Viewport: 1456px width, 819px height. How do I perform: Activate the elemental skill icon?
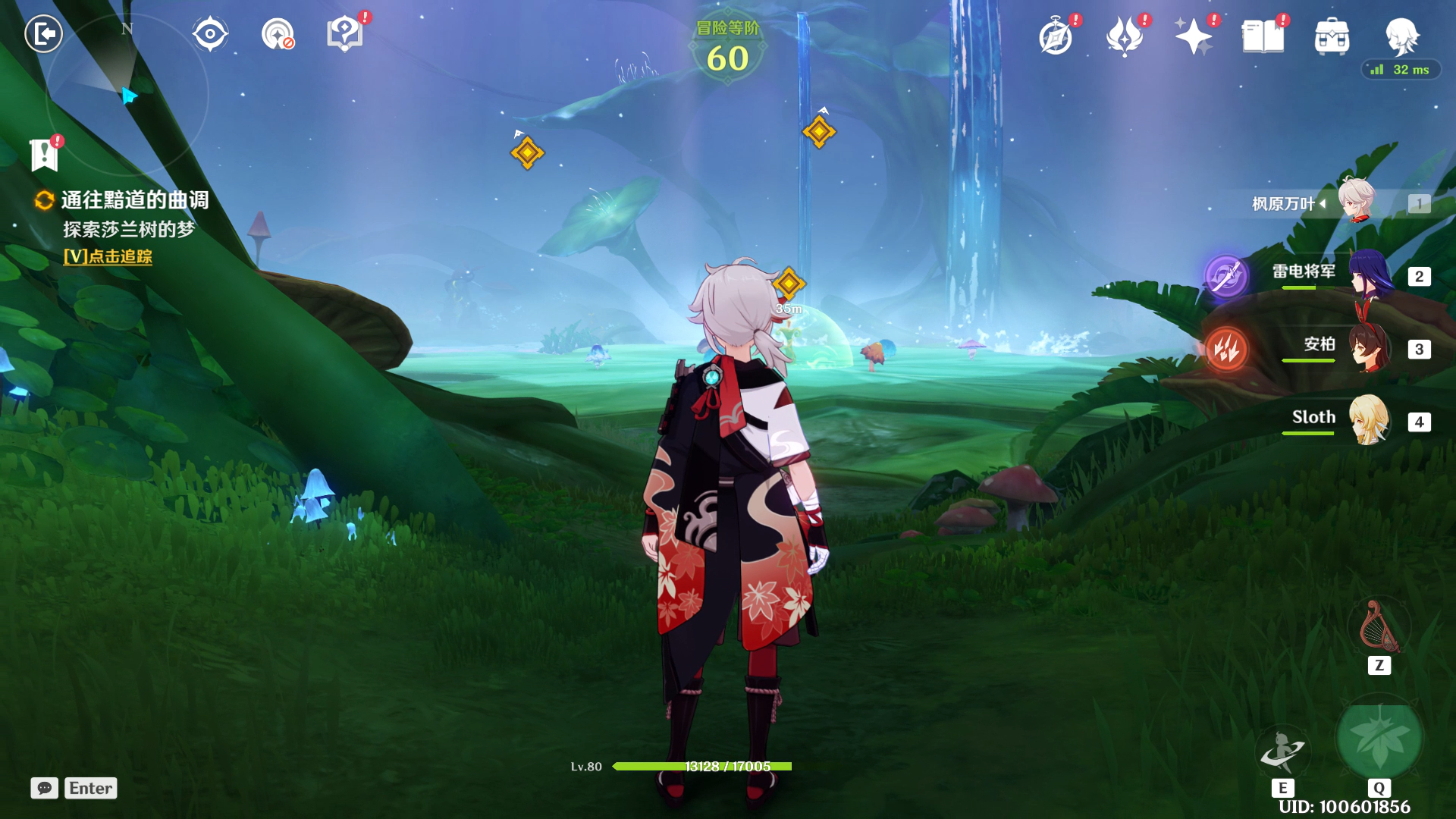[x=1282, y=751]
